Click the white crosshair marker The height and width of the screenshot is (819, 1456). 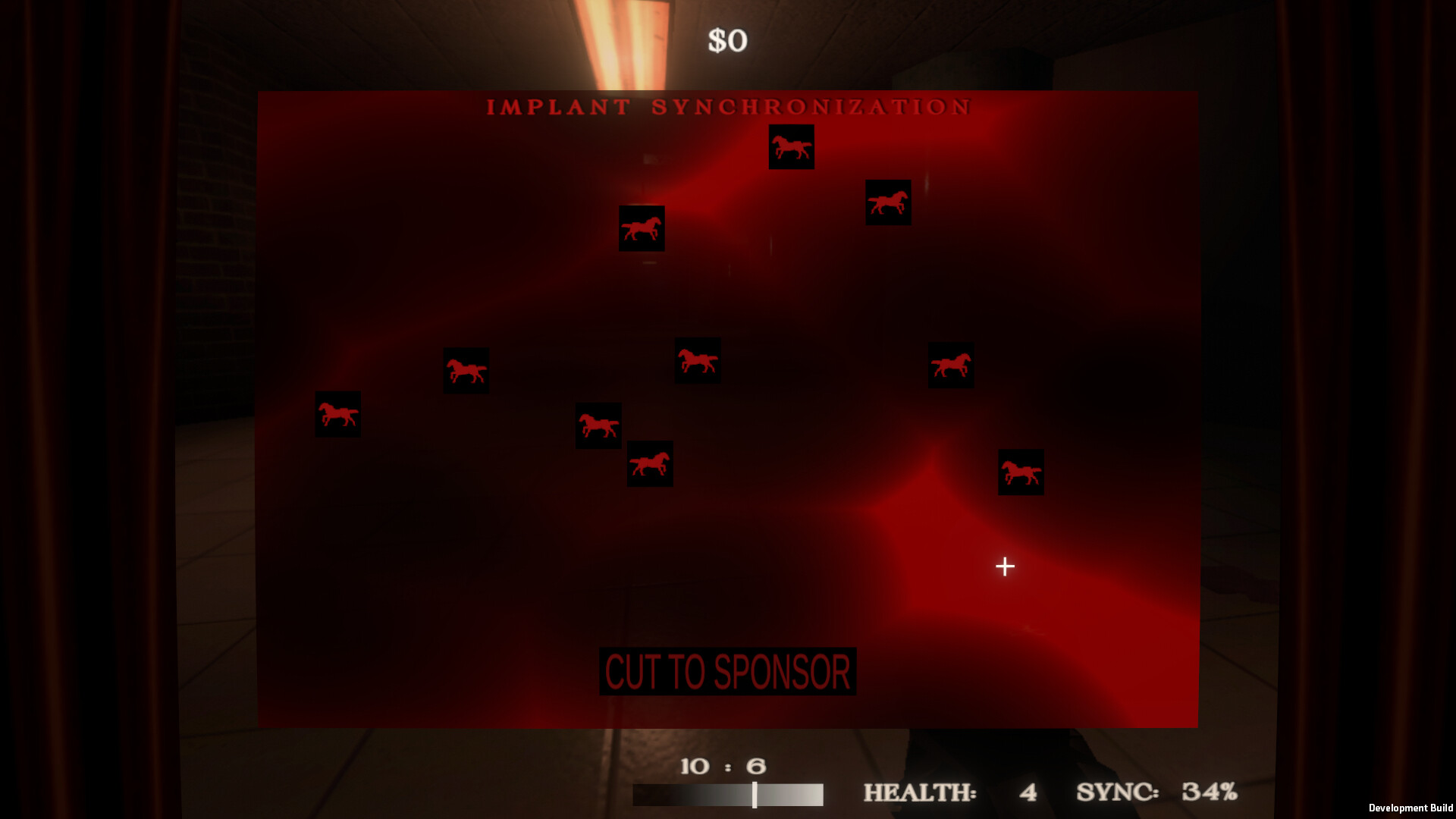point(1005,566)
